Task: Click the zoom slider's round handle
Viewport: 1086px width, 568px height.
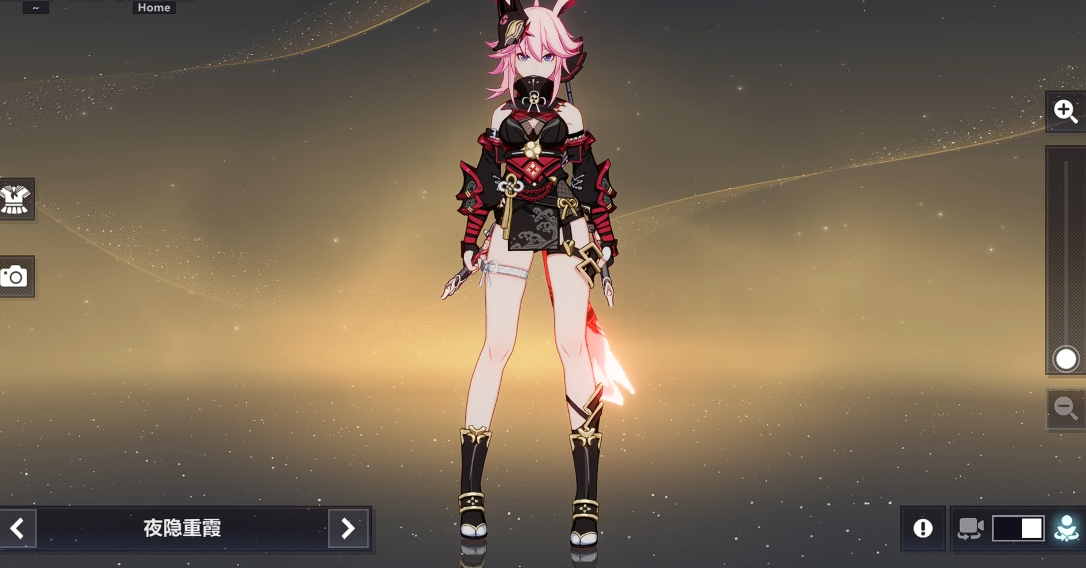Action: point(1066,359)
